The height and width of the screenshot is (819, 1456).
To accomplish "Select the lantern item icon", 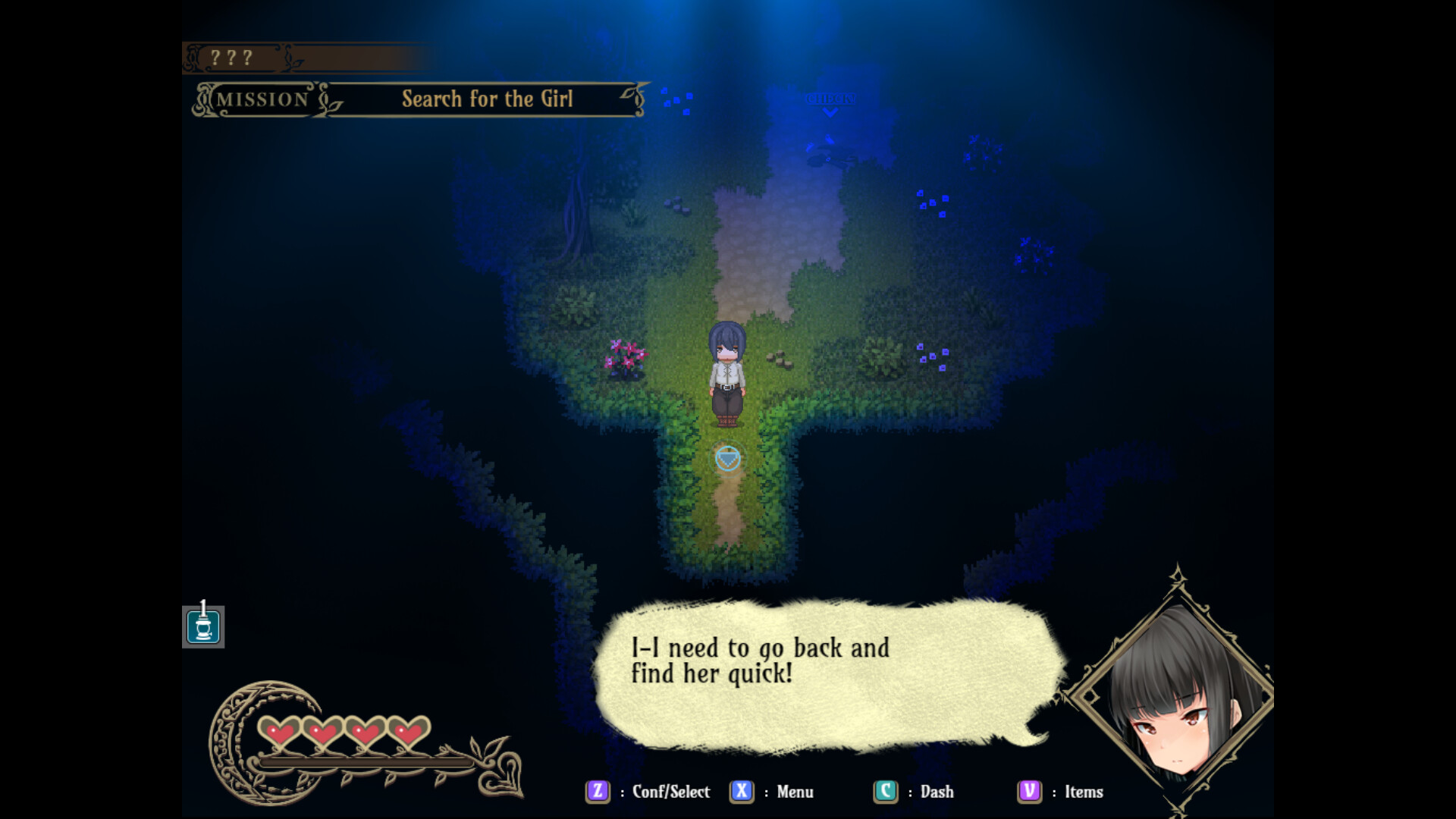I will pos(203,628).
